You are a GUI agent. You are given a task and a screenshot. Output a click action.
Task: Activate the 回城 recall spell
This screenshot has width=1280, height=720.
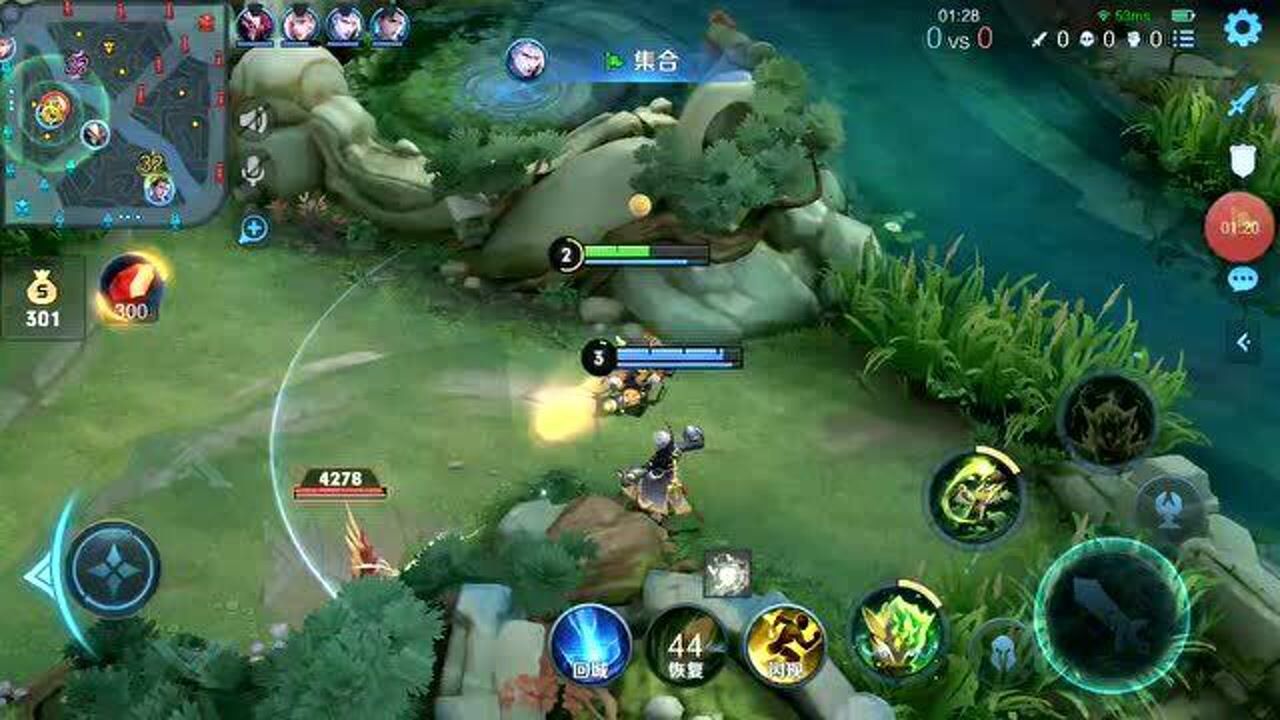coord(590,645)
